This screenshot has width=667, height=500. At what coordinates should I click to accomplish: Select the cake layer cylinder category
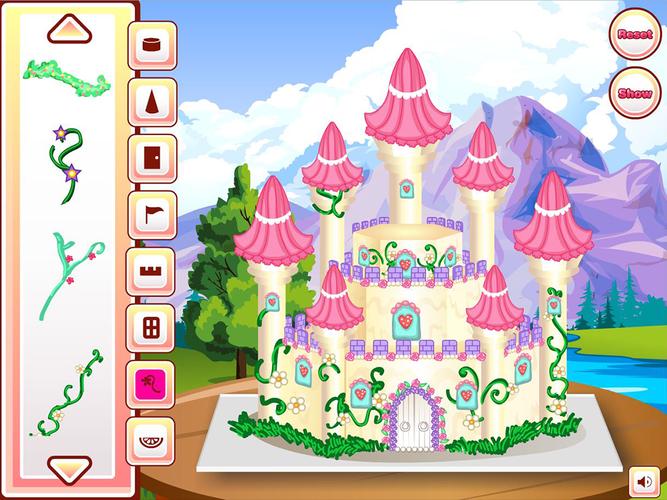[x=152, y=46]
